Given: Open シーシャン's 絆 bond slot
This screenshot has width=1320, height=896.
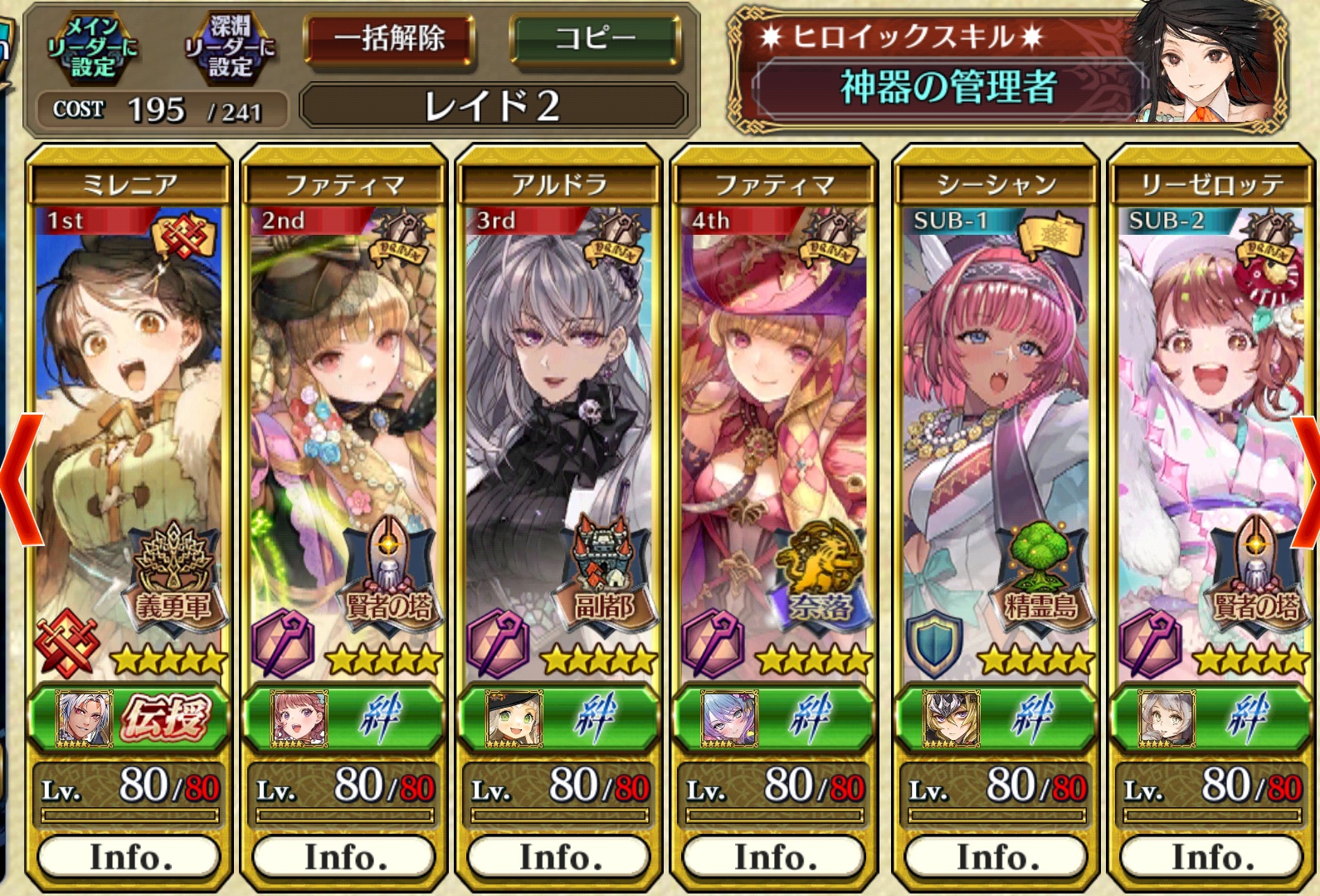Looking at the screenshot, I should coord(996,718).
